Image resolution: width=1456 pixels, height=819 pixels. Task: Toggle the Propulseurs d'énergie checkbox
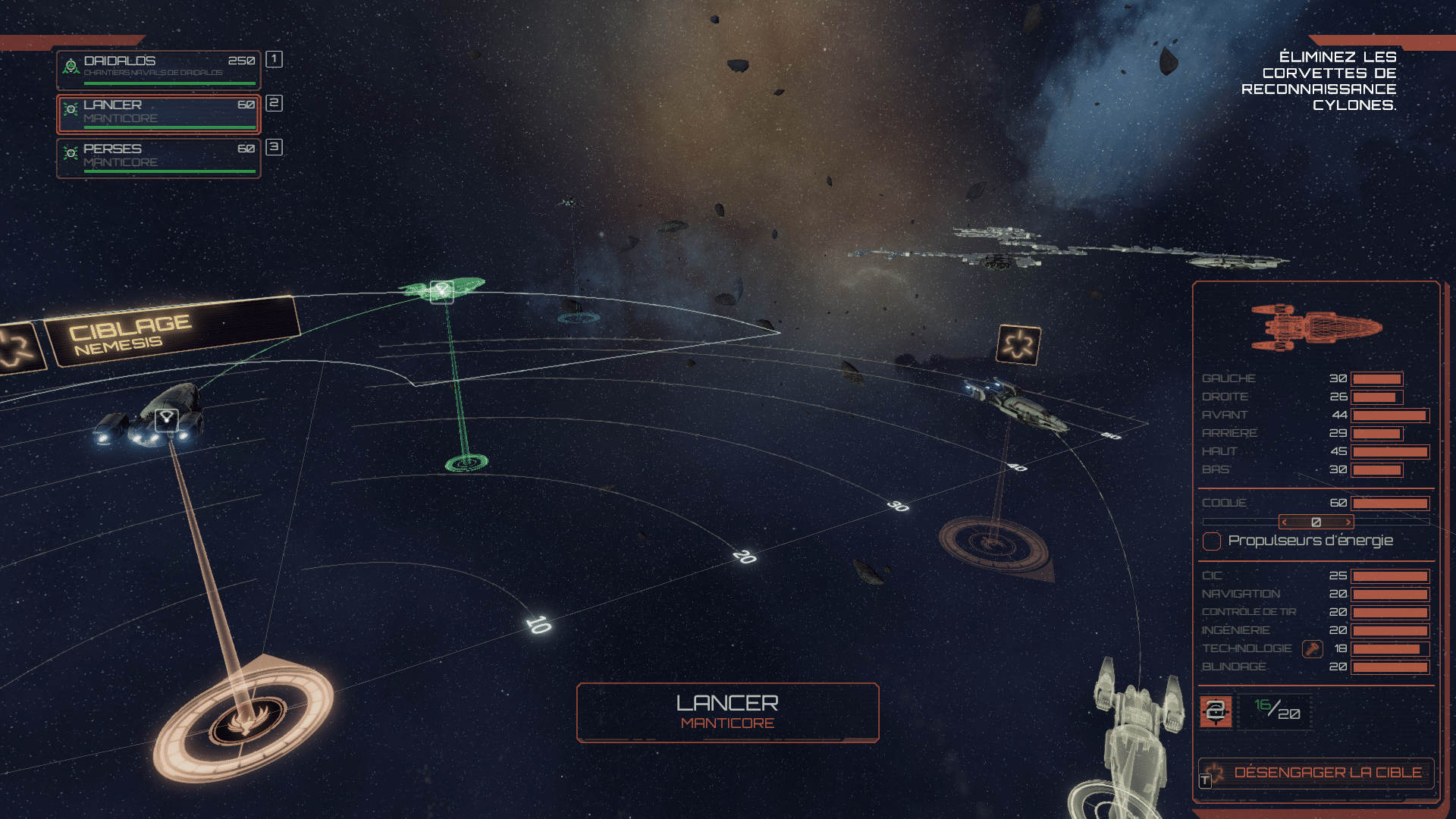click(x=1212, y=541)
